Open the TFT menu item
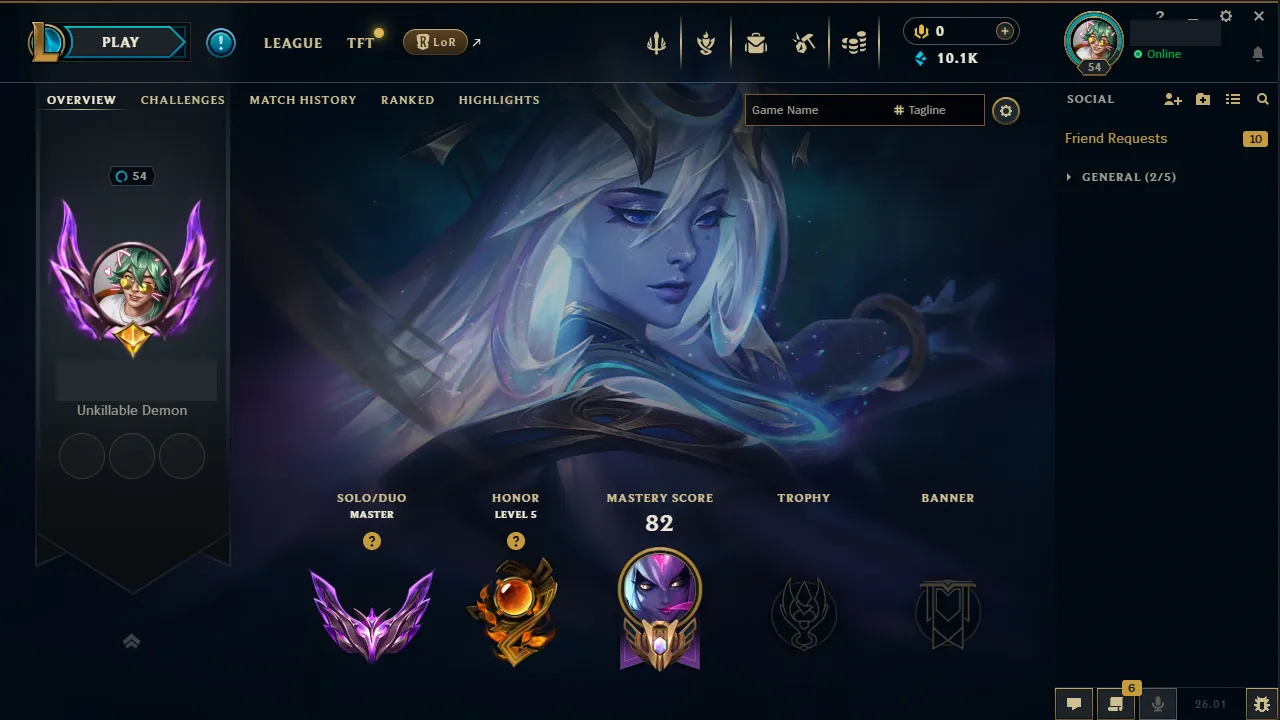This screenshot has width=1280, height=720. pyautogui.click(x=358, y=43)
